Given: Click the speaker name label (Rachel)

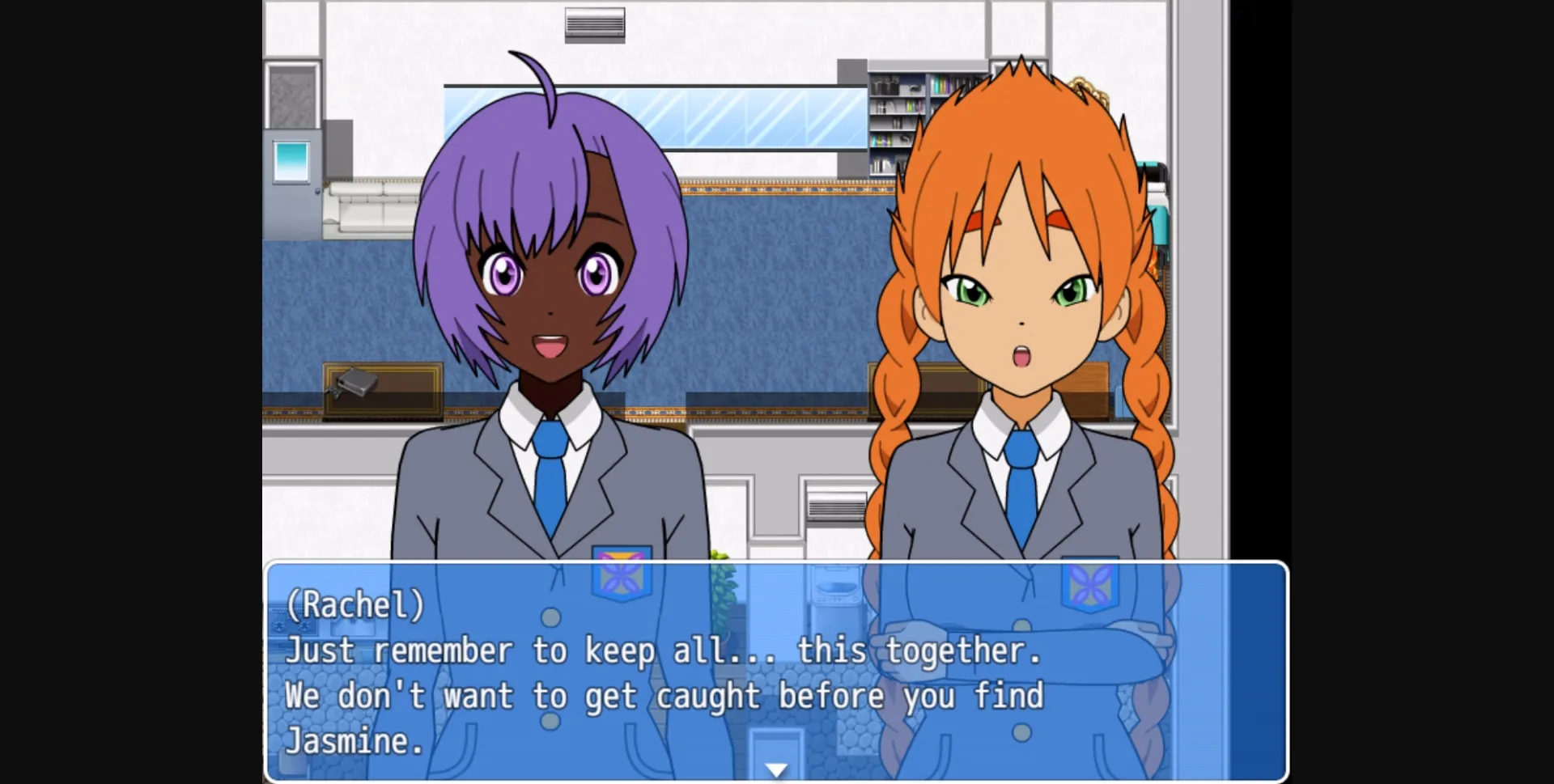Looking at the screenshot, I should (355, 605).
